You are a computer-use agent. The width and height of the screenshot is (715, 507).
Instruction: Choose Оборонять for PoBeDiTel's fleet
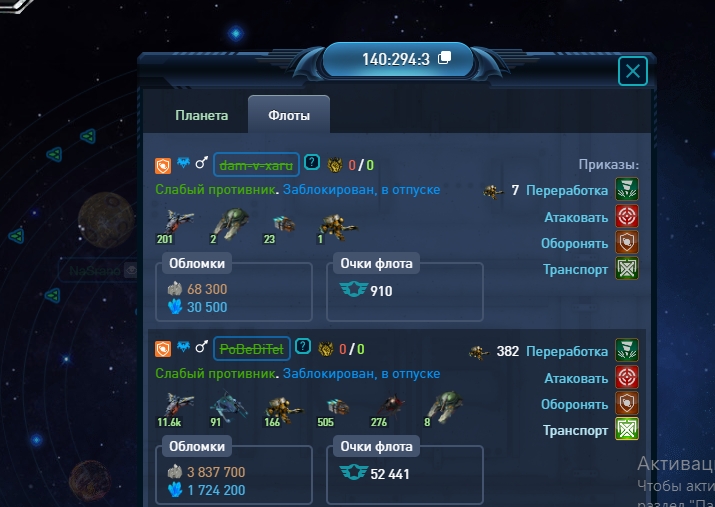pos(627,404)
